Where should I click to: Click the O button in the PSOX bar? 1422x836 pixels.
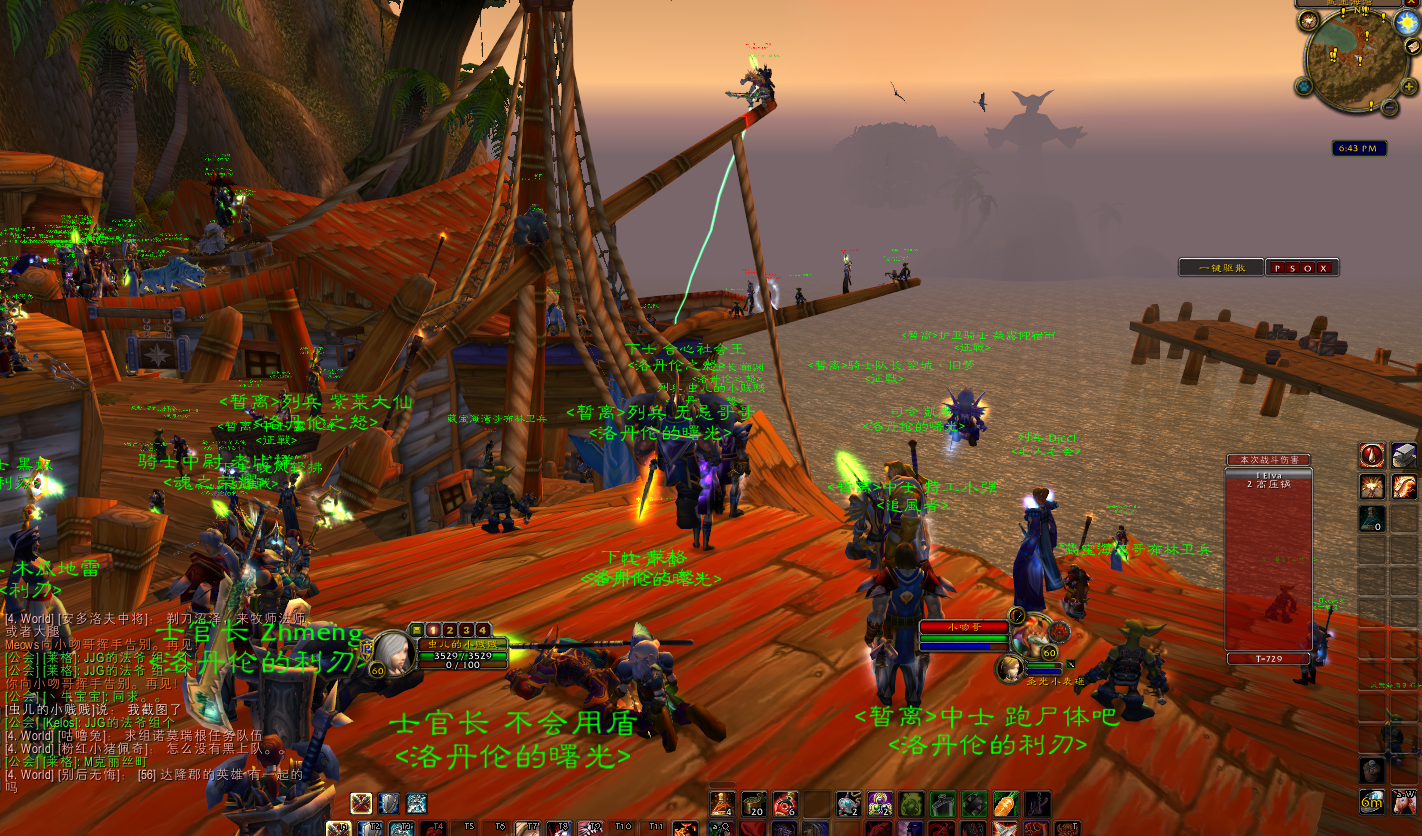(x=1308, y=268)
